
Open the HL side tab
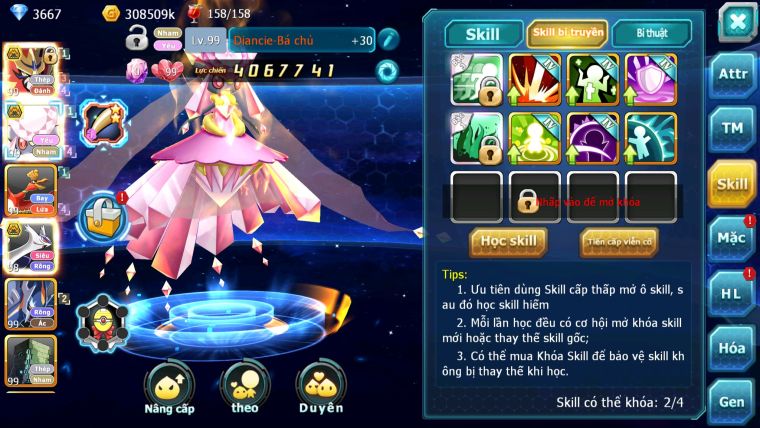[x=732, y=293]
